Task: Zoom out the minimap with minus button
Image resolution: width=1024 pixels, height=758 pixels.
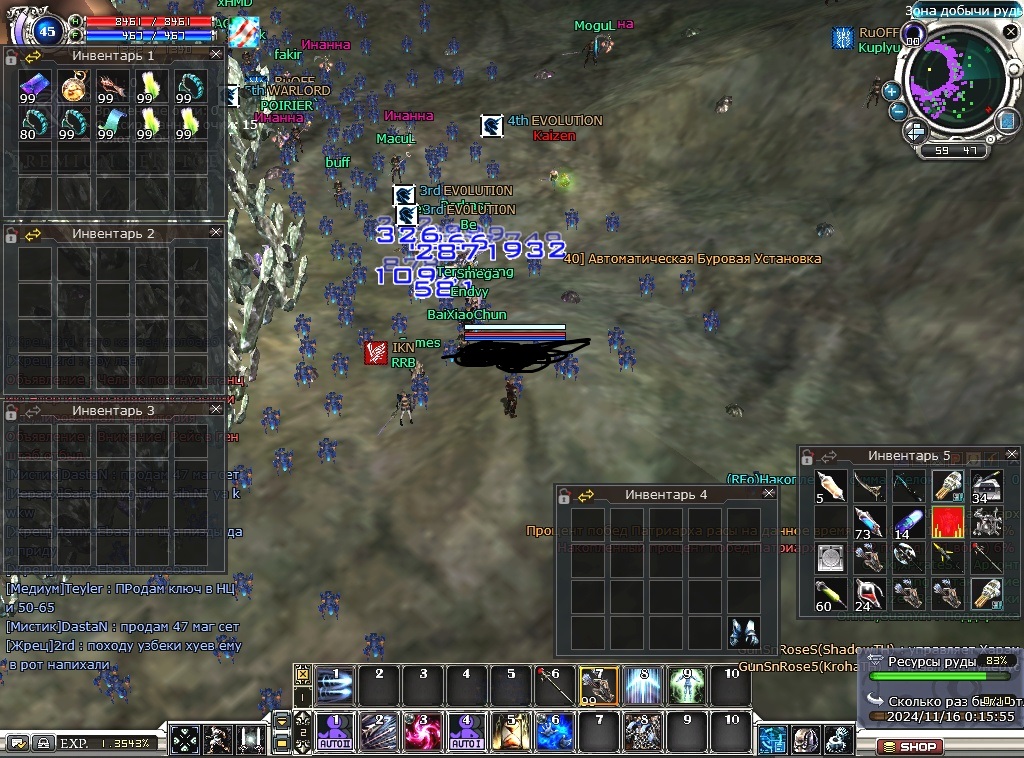Action: coord(898,111)
